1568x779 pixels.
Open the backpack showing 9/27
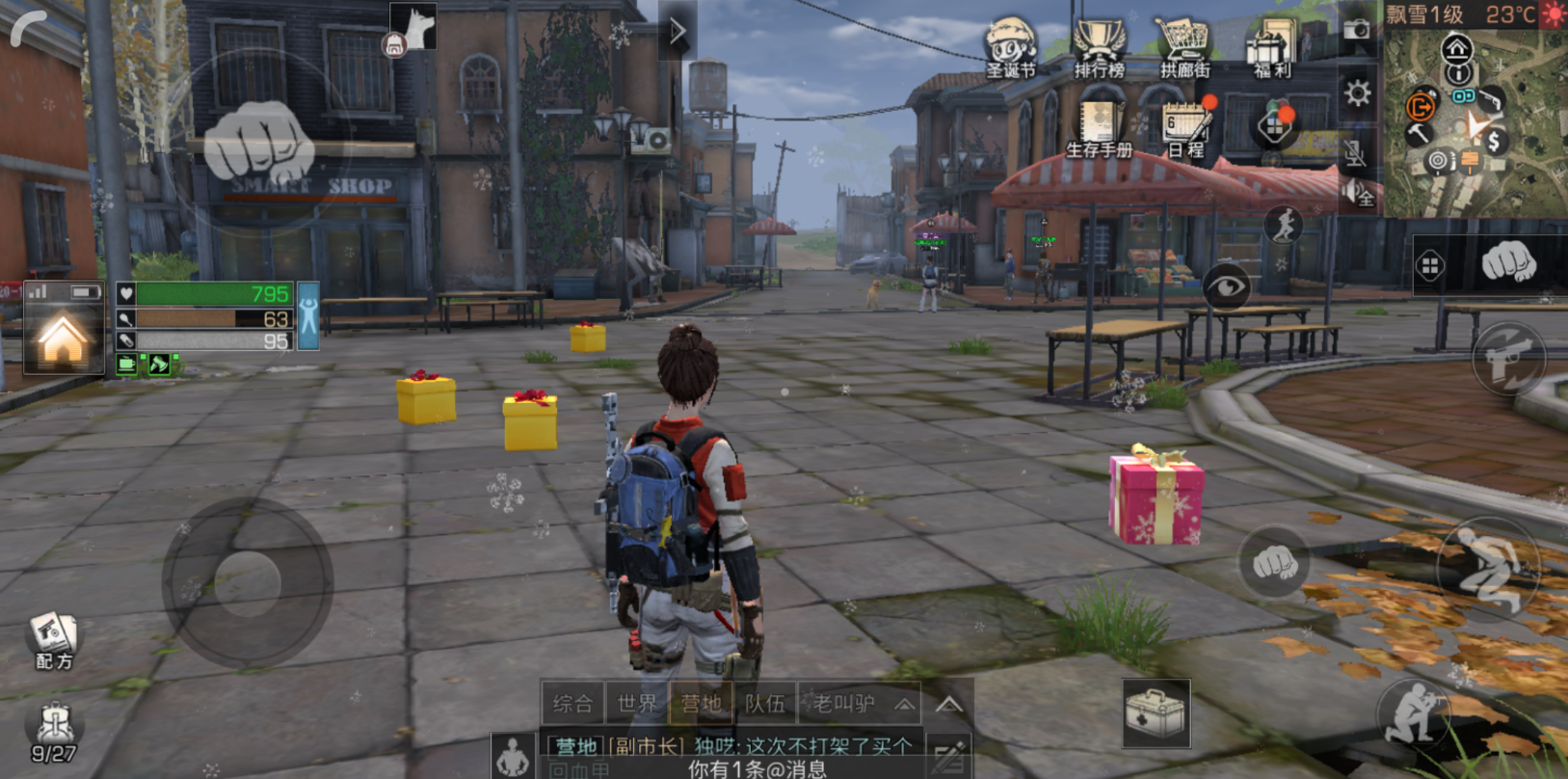pyautogui.click(x=54, y=733)
